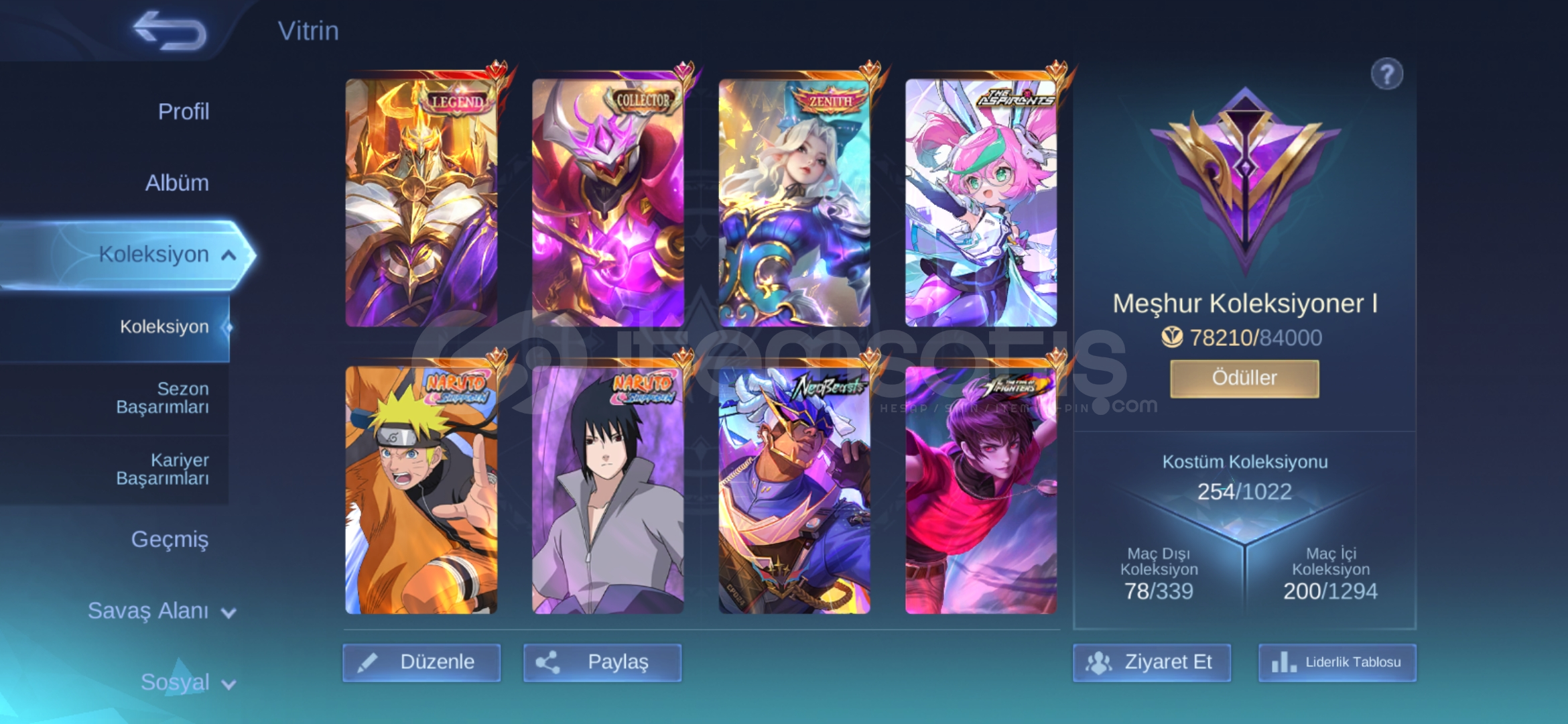Expand the Sosyal section

pos(188,682)
